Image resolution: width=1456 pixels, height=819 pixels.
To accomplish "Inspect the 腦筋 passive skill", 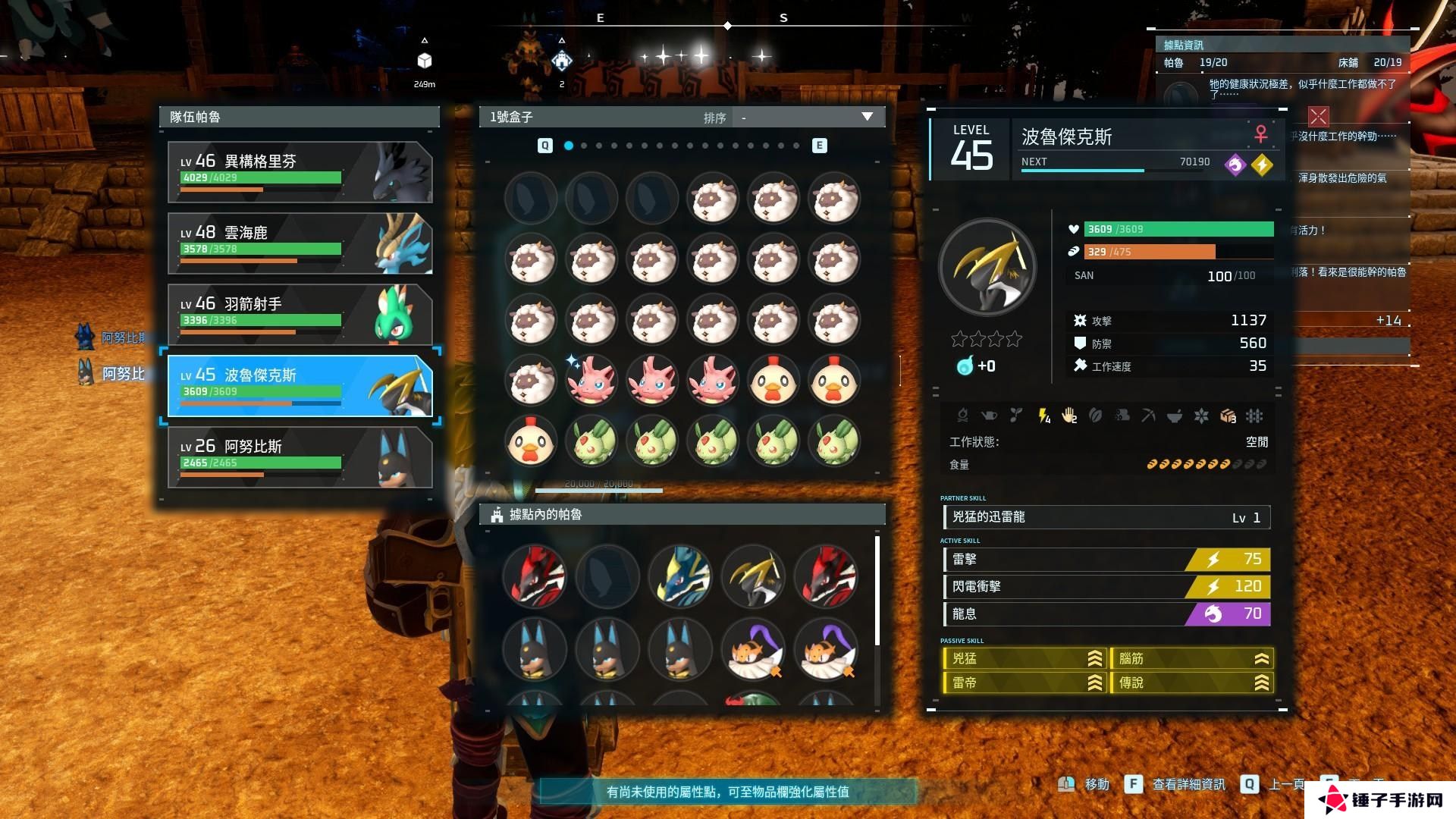I will point(1192,659).
